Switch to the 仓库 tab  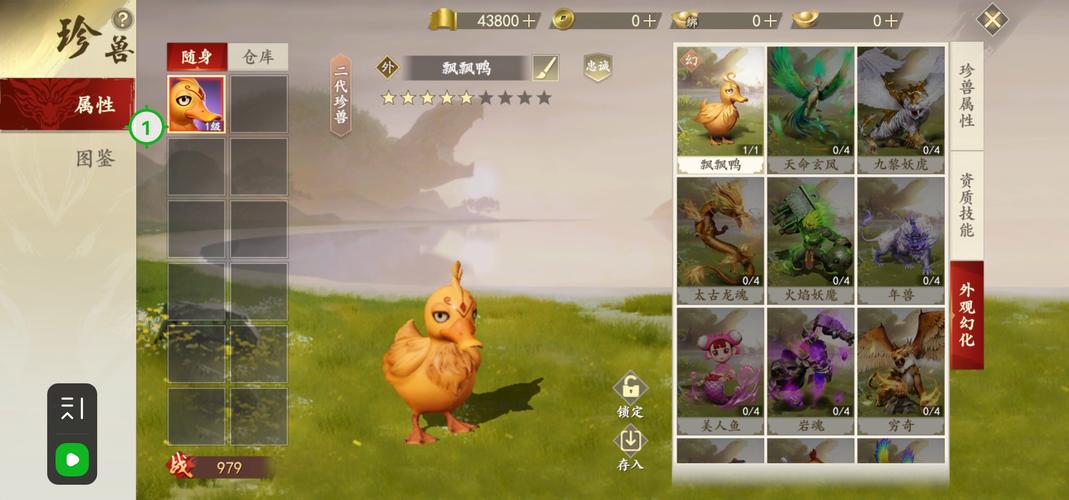tap(258, 56)
